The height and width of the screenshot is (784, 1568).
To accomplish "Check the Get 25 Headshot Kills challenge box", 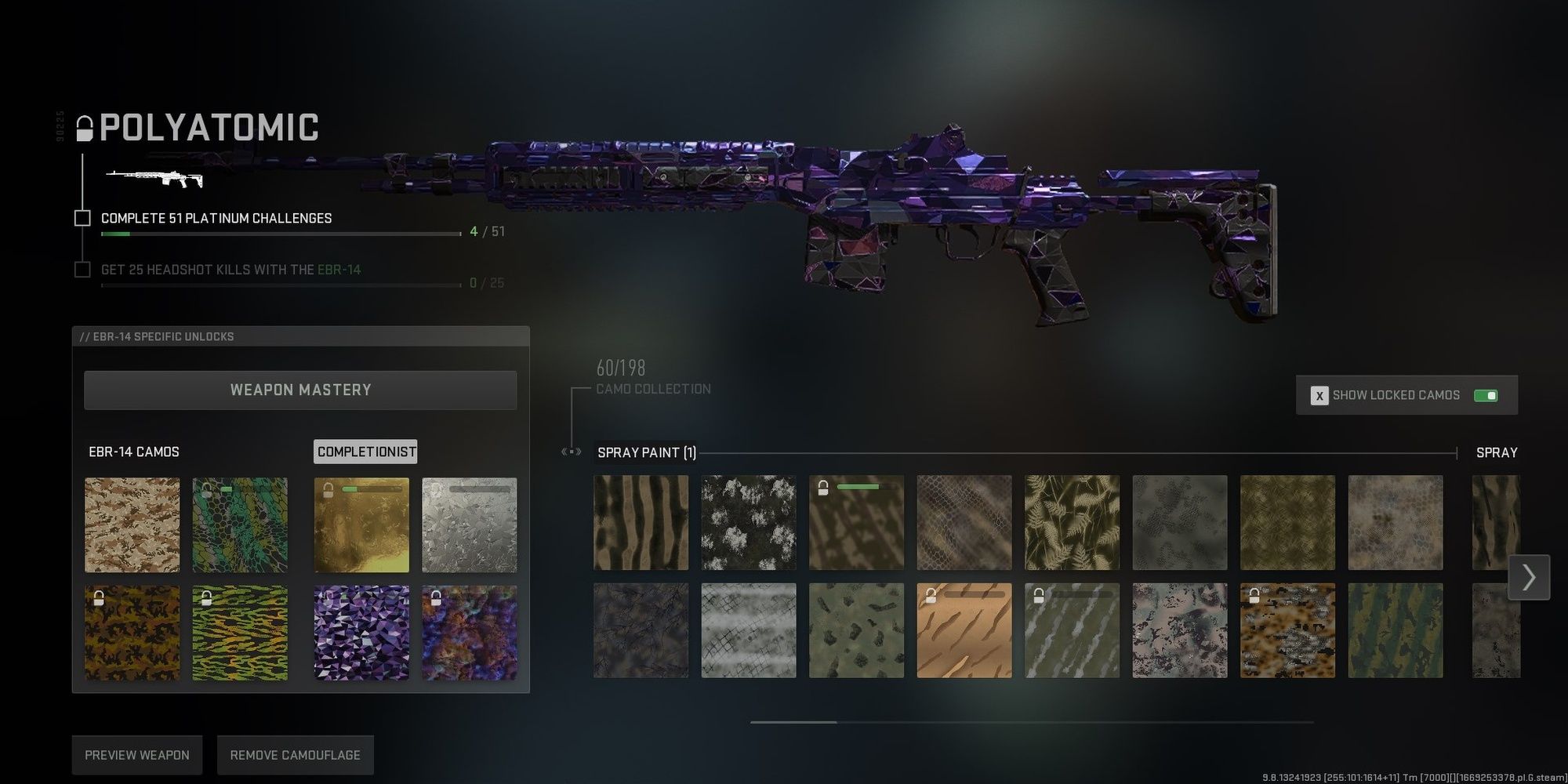I will (x=82, y=269).
